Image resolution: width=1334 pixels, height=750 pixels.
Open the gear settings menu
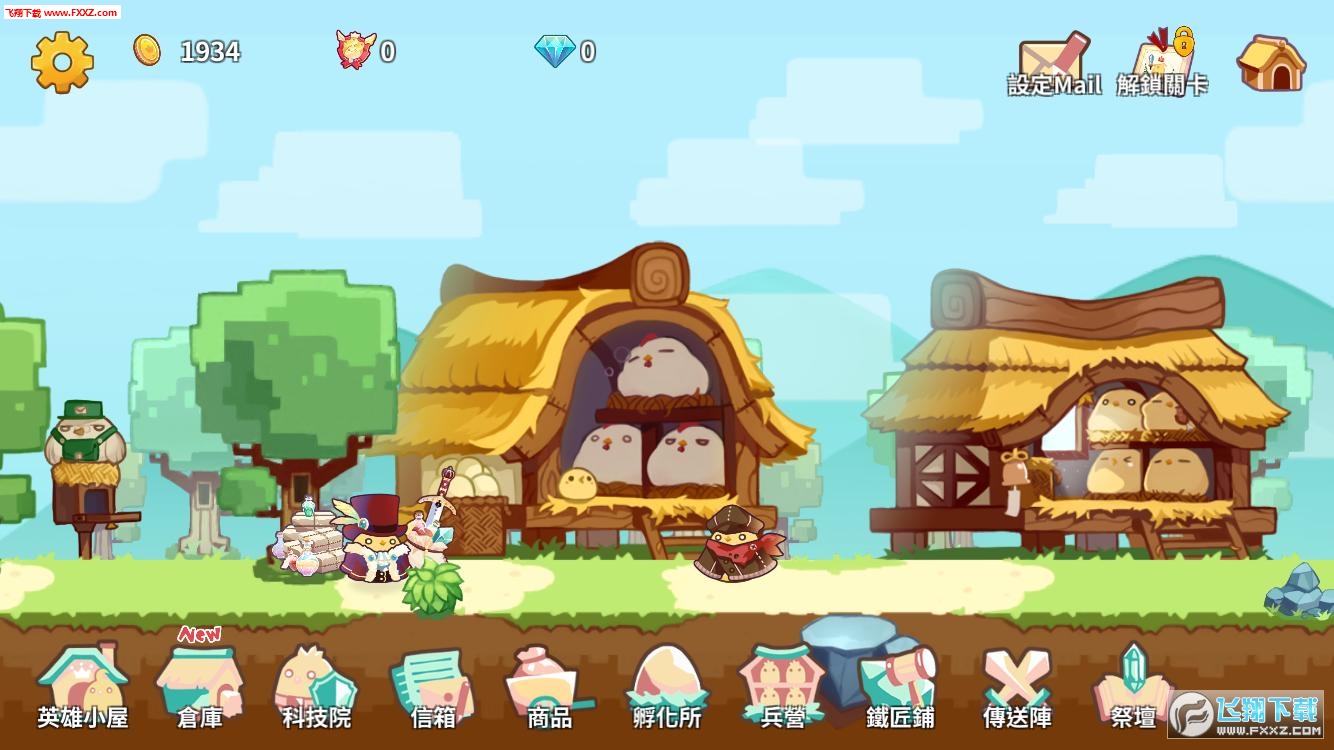(x=62, y=62)
